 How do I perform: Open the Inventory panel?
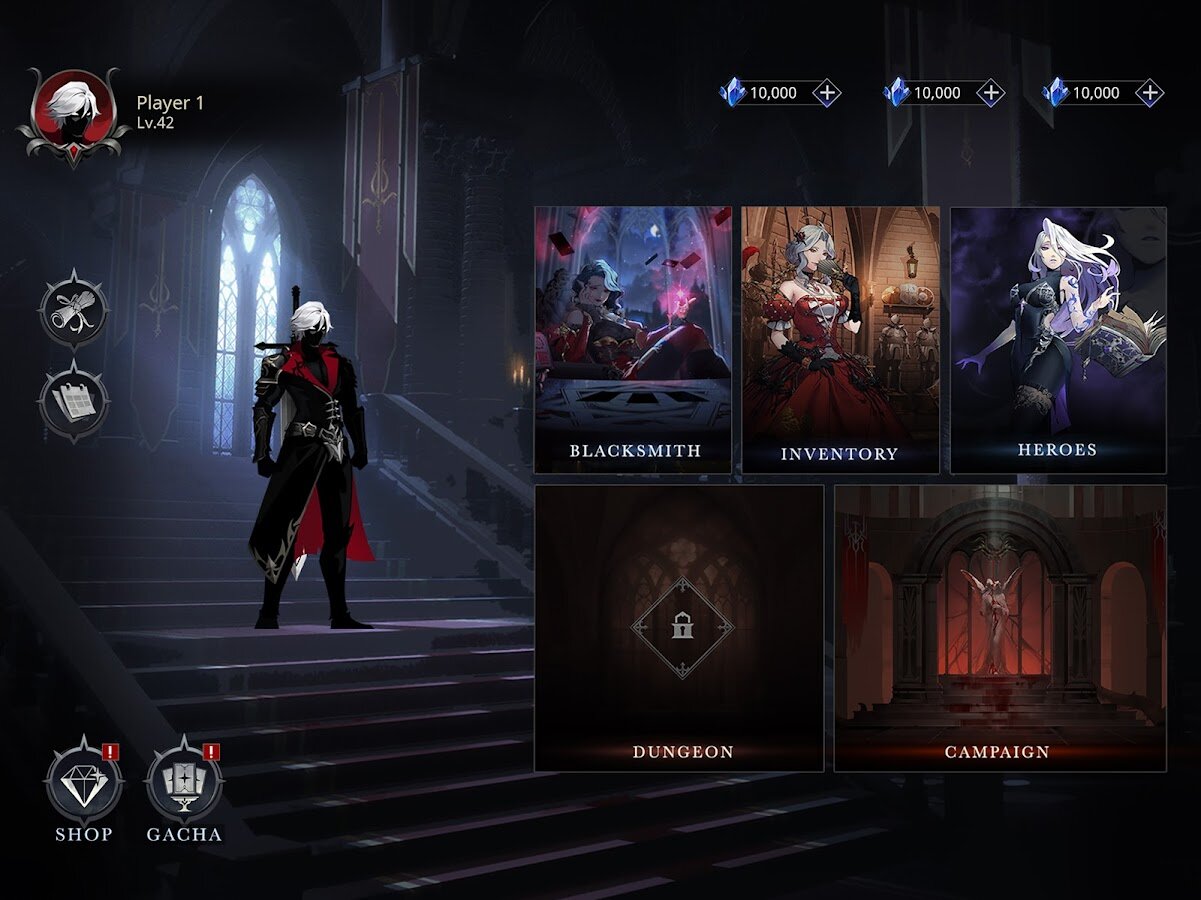tap(840, 340)
